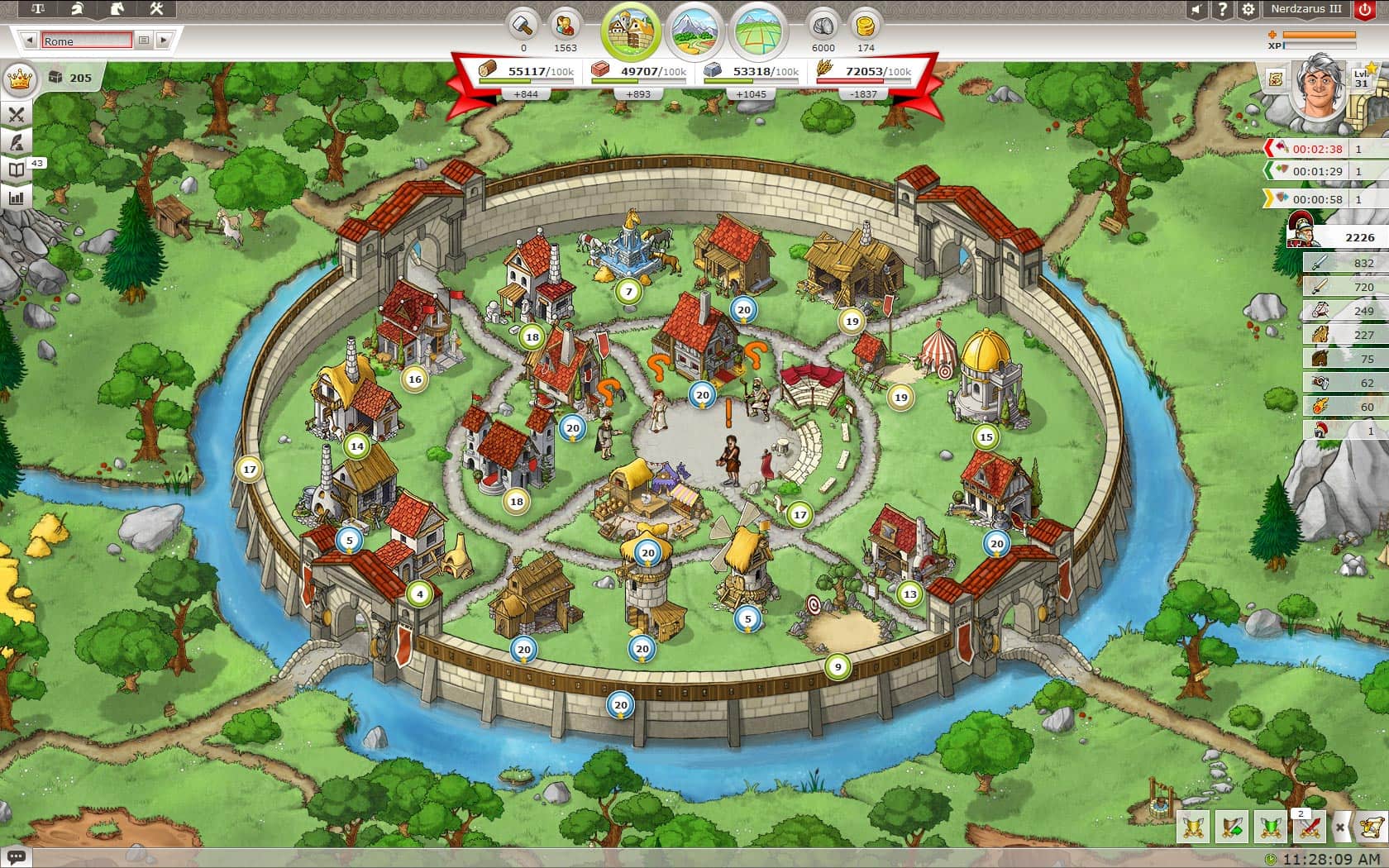Open the tools hammer icon top-left
1389x868 pixels.
tap(155, 9)
